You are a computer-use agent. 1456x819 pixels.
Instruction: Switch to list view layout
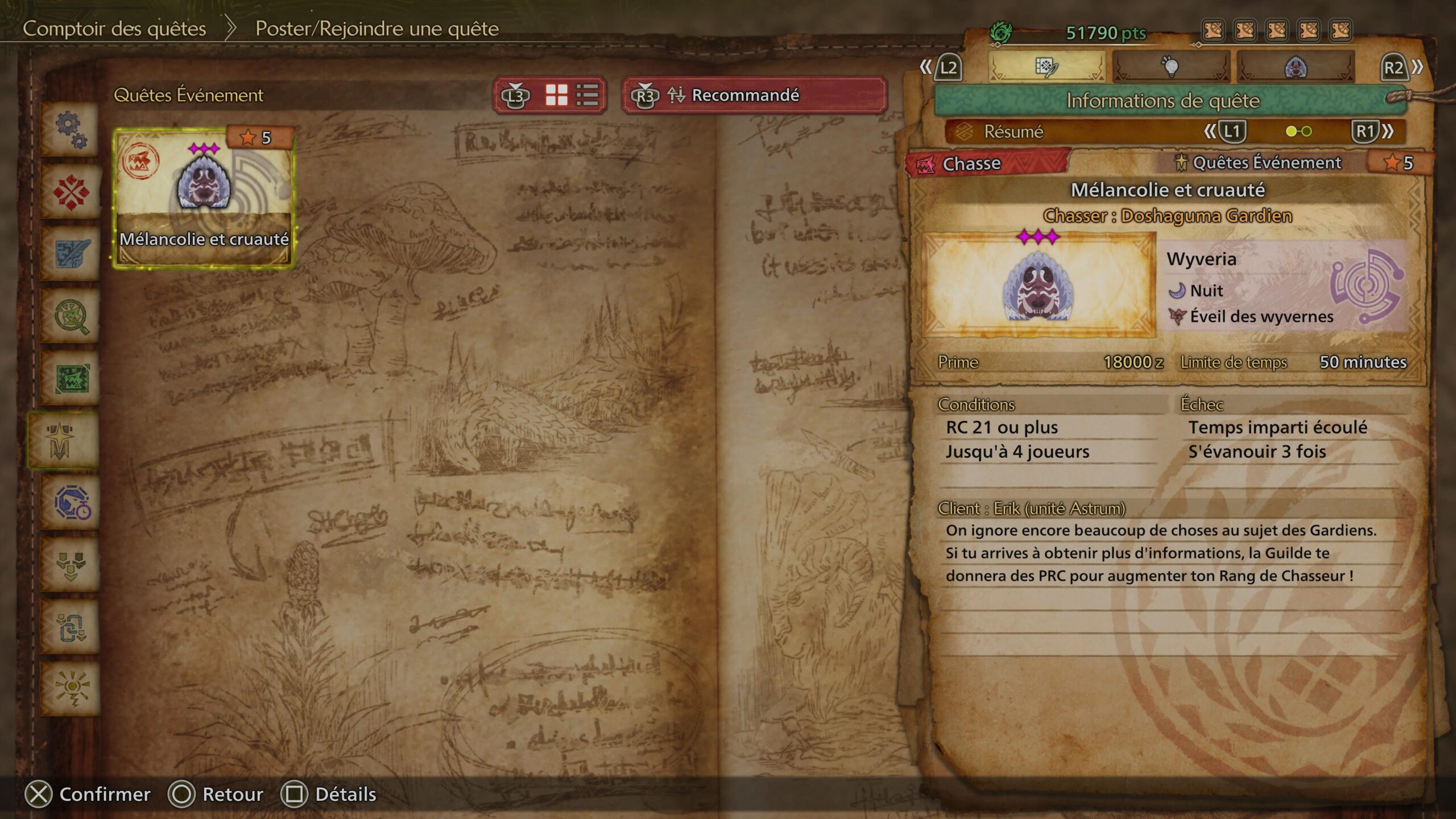point(587,95)
